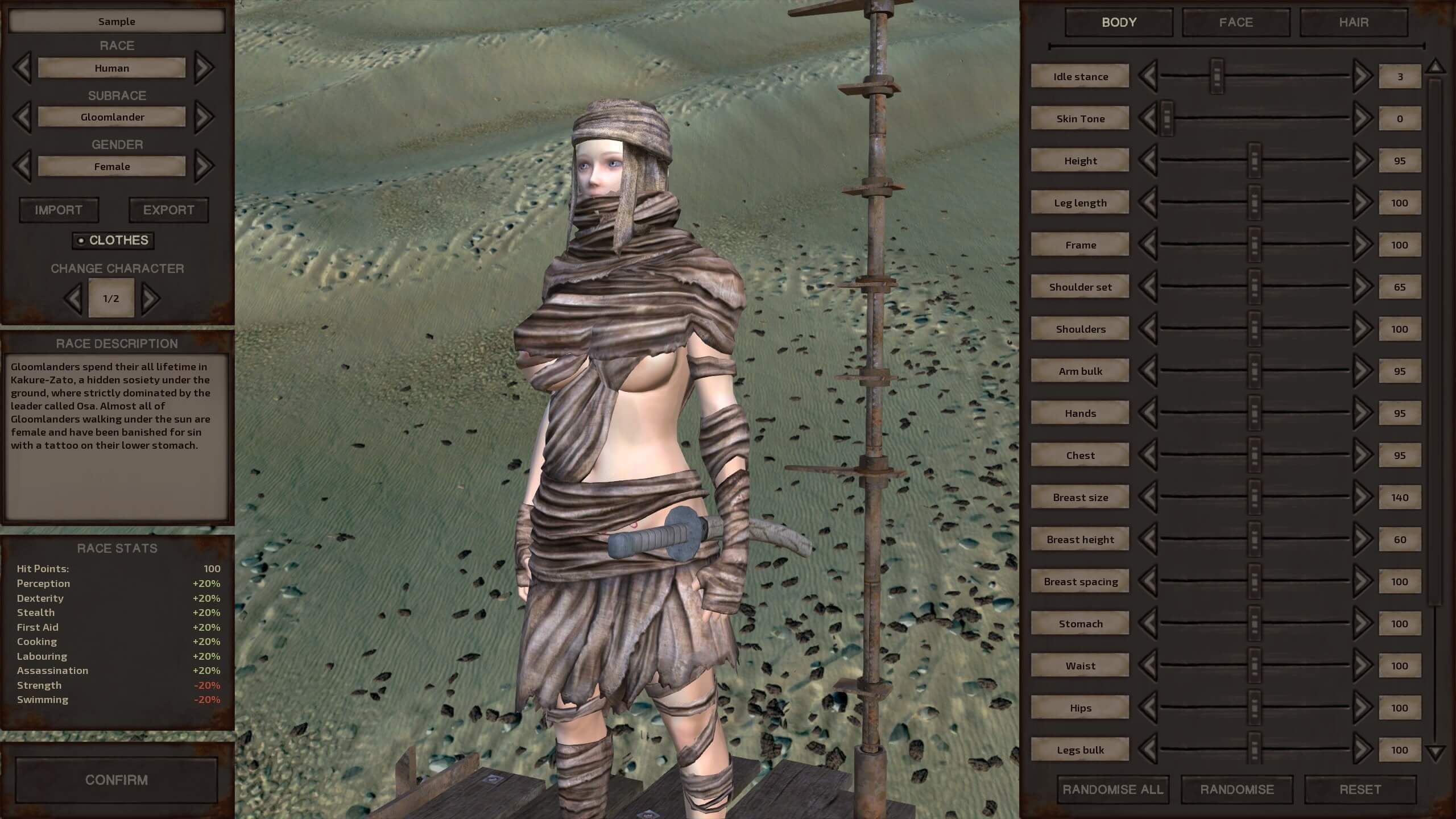This screenshot has width=1456, height=819.
Task: Edit the character name field 'Sample'
Action: coord(117,22)
